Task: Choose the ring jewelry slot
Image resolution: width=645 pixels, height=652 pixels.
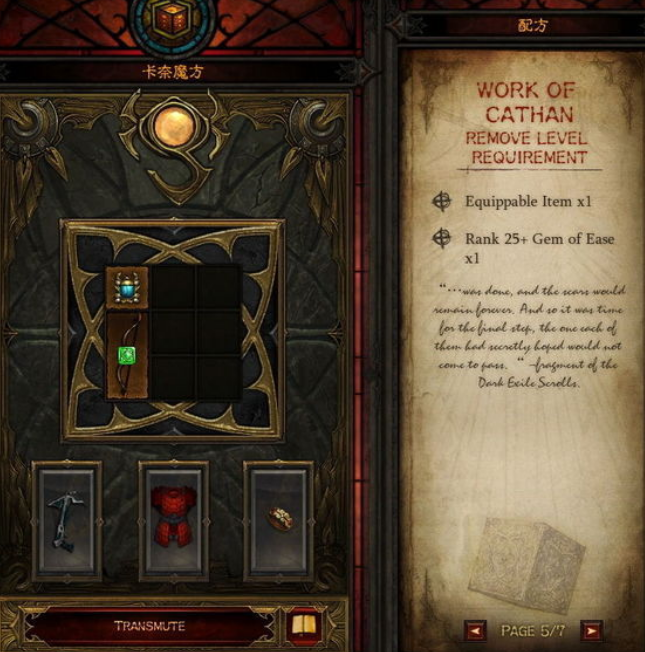Action: 278,520
